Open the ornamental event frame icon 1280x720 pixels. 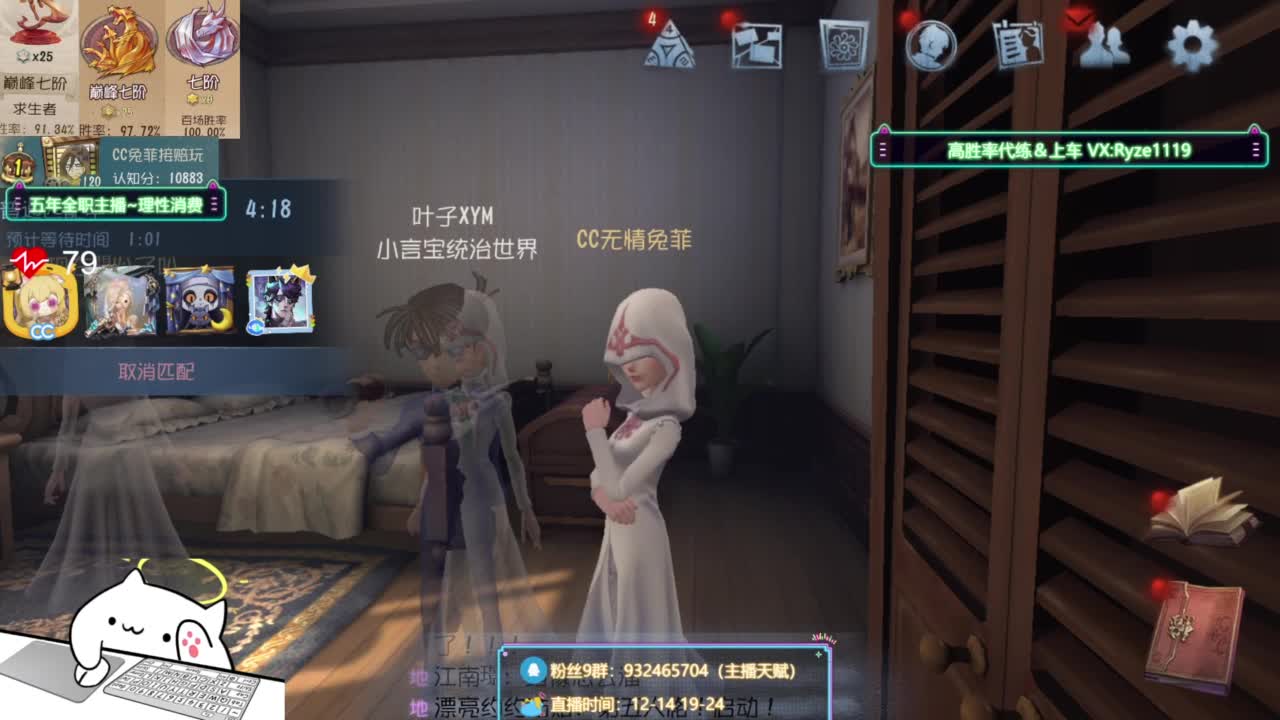click(x=845, y=42)
